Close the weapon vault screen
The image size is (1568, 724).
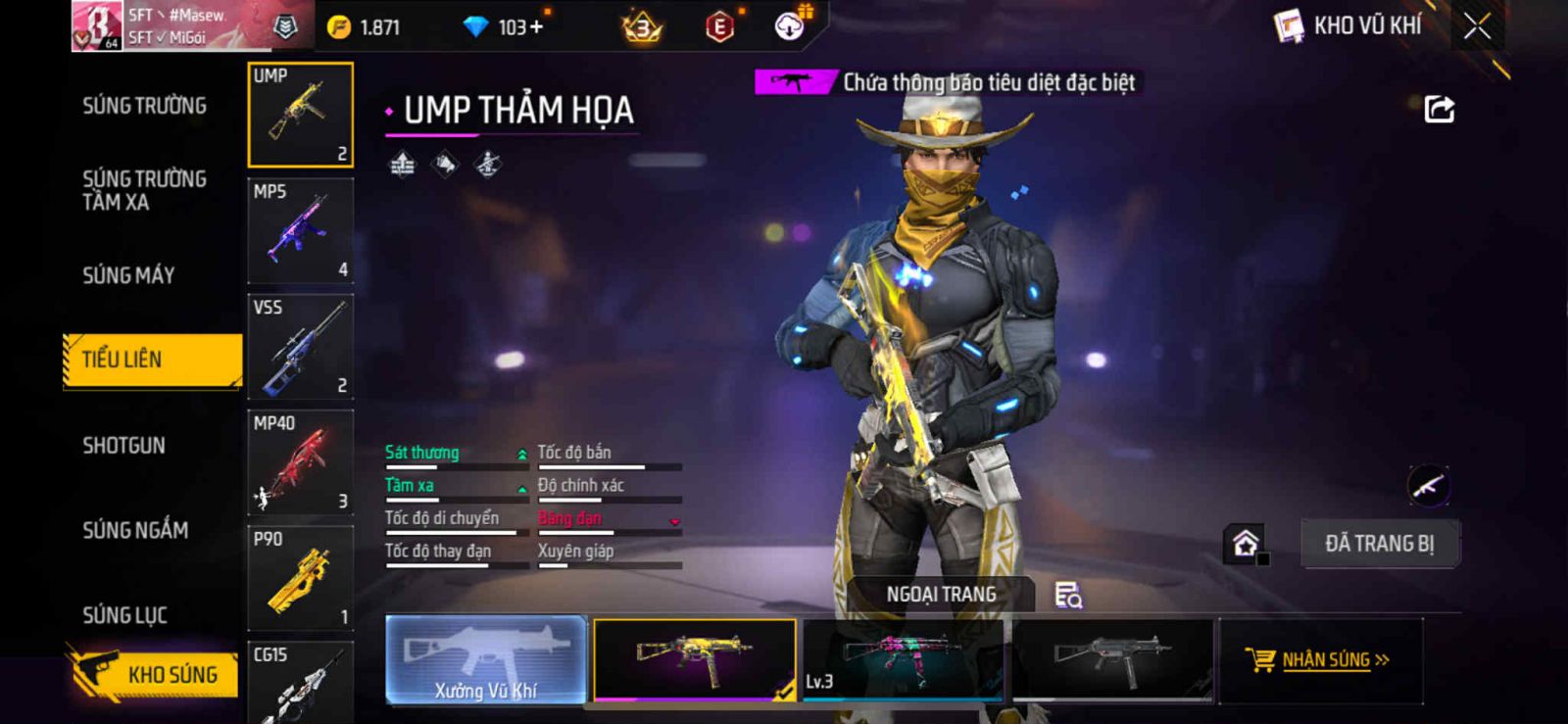click(1477, 26)
